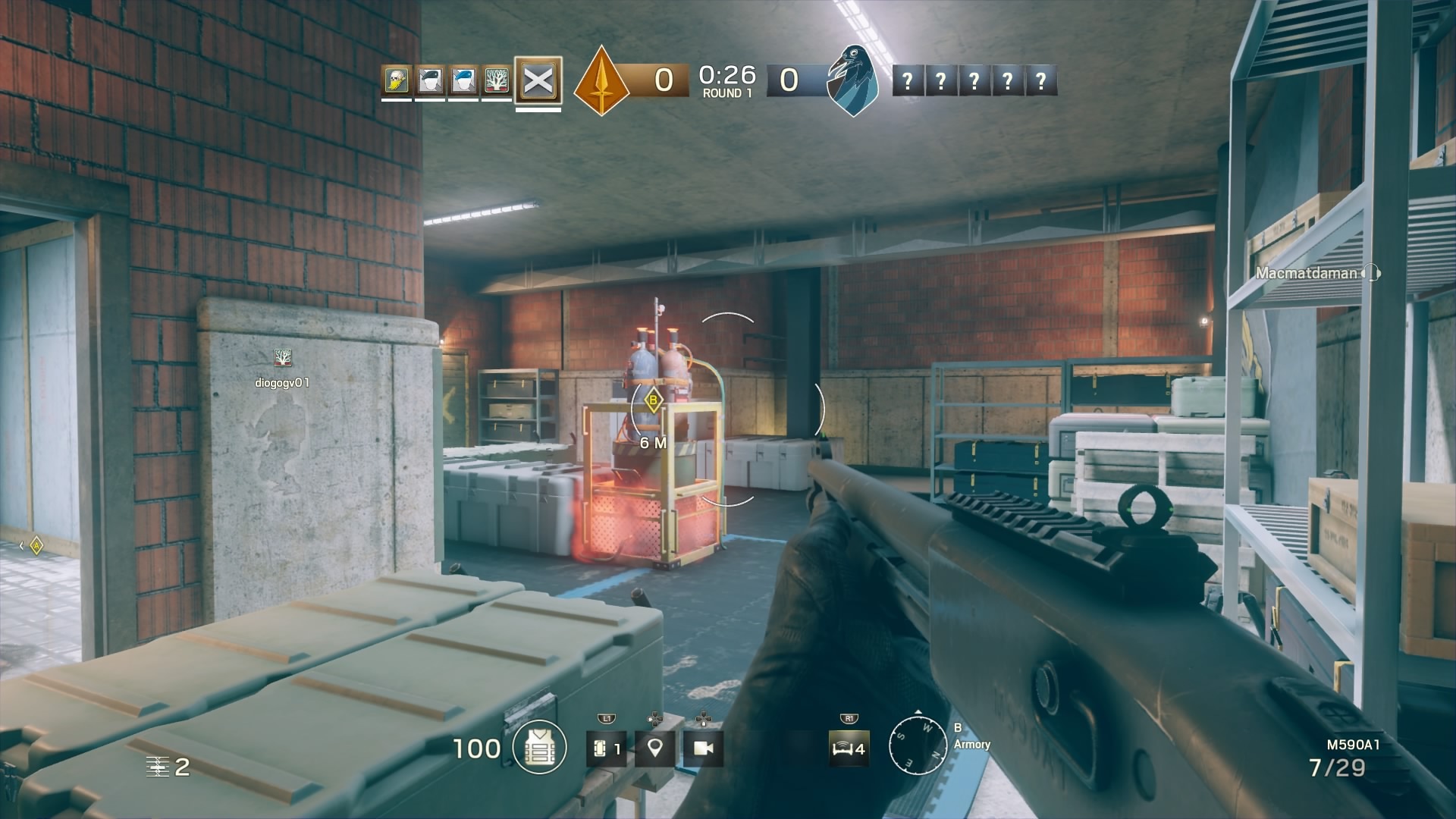This screenshot has width=1456, height=819.
Task: Click the gray beret operator portrait
Action: tap(430, 80)
